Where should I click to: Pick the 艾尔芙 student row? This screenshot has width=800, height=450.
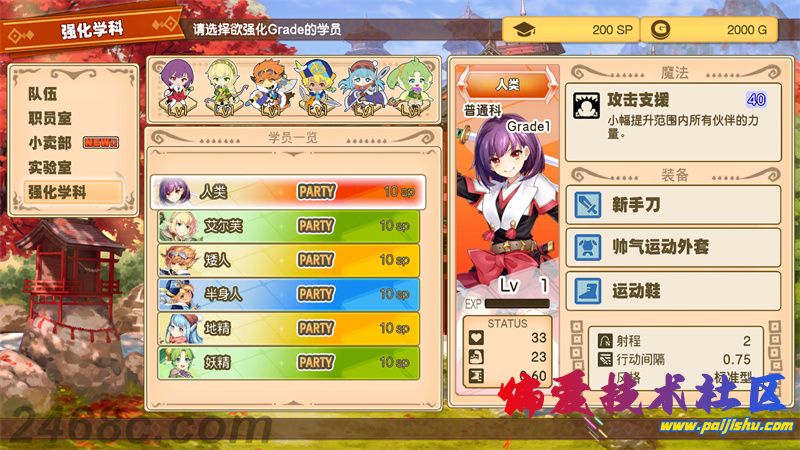(x=286, y=225)
